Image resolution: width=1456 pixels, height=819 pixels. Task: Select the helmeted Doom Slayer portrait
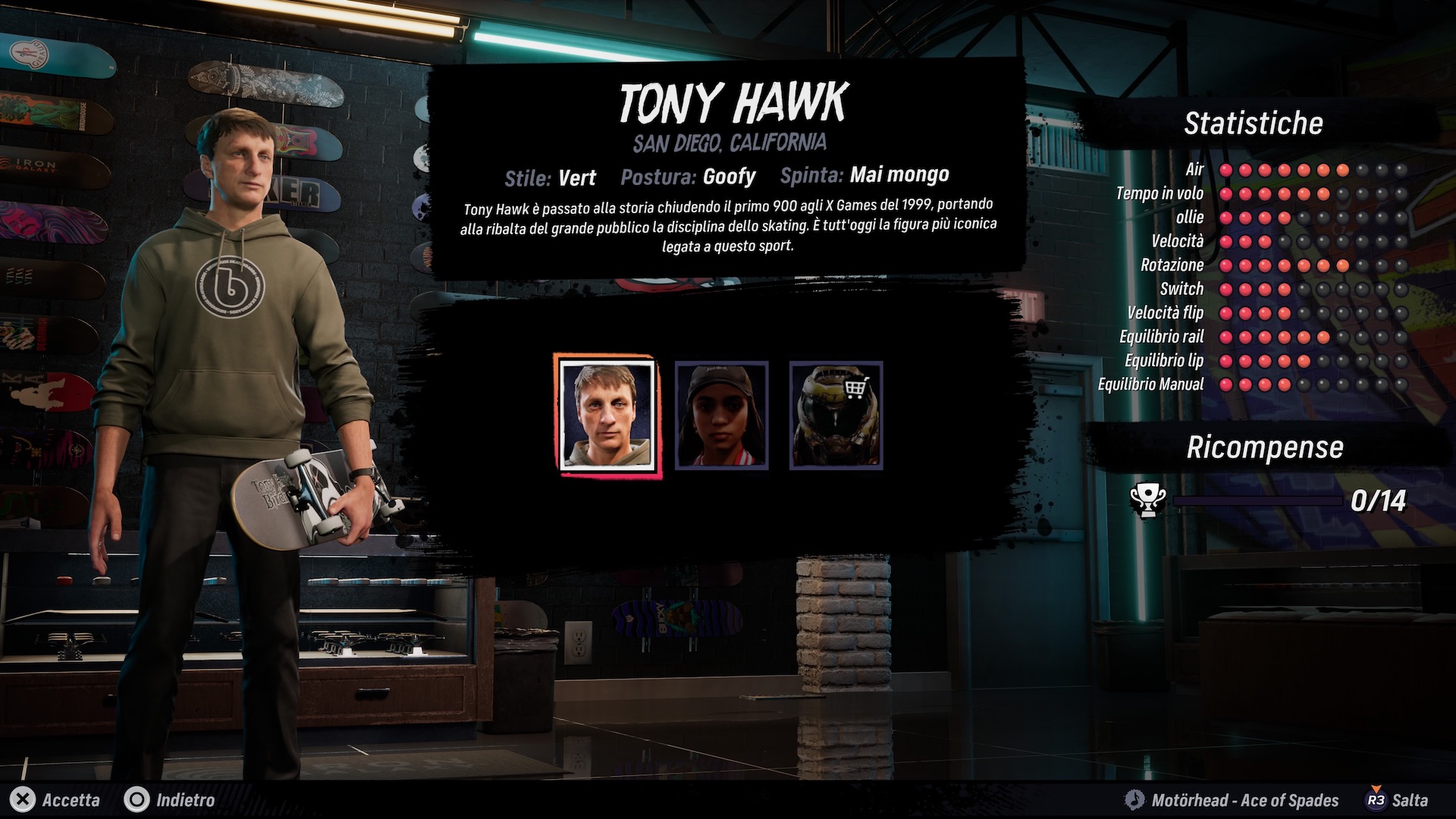tap(836, 415)
